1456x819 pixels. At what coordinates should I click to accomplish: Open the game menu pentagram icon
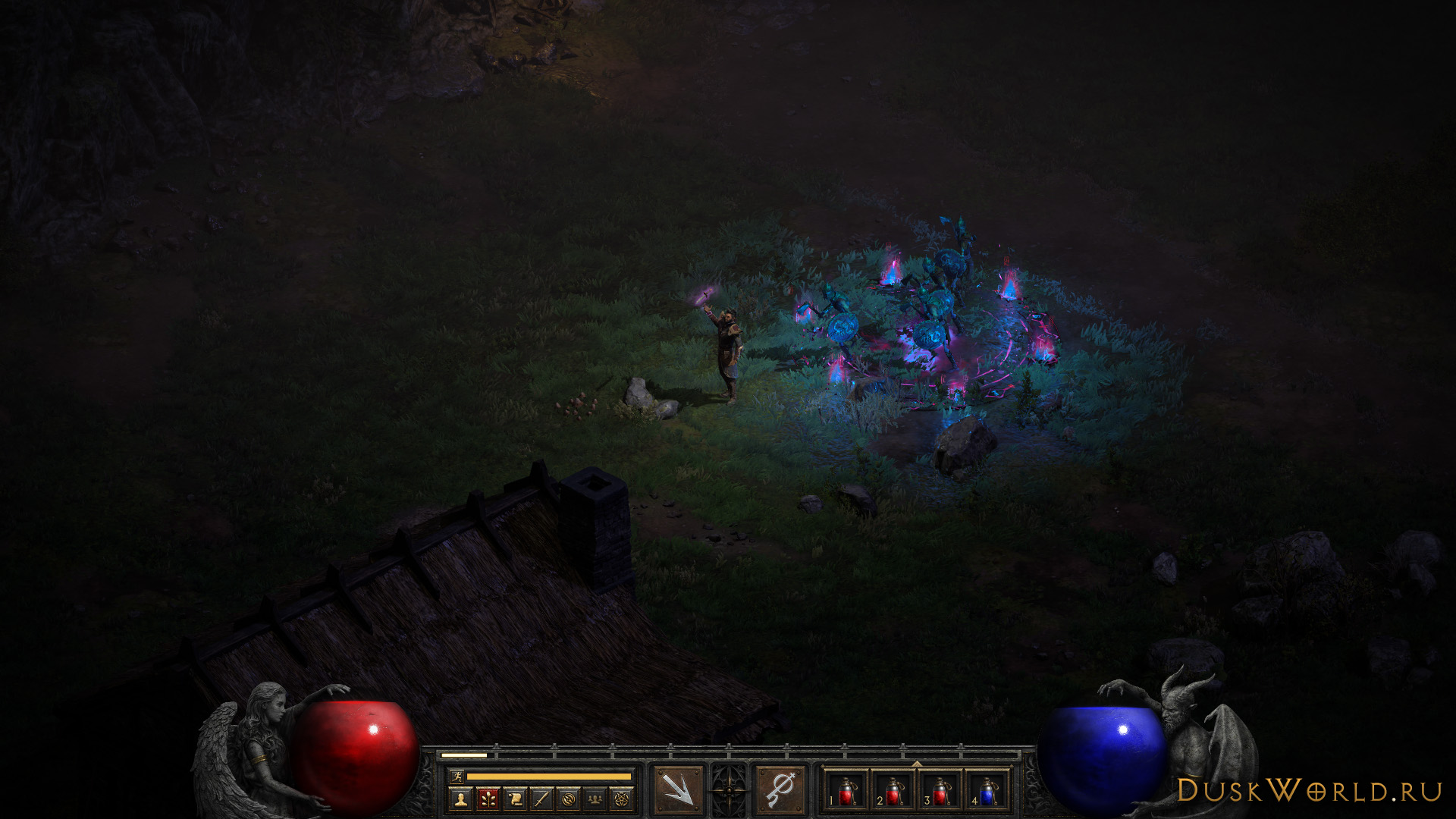tap(623, 798)
